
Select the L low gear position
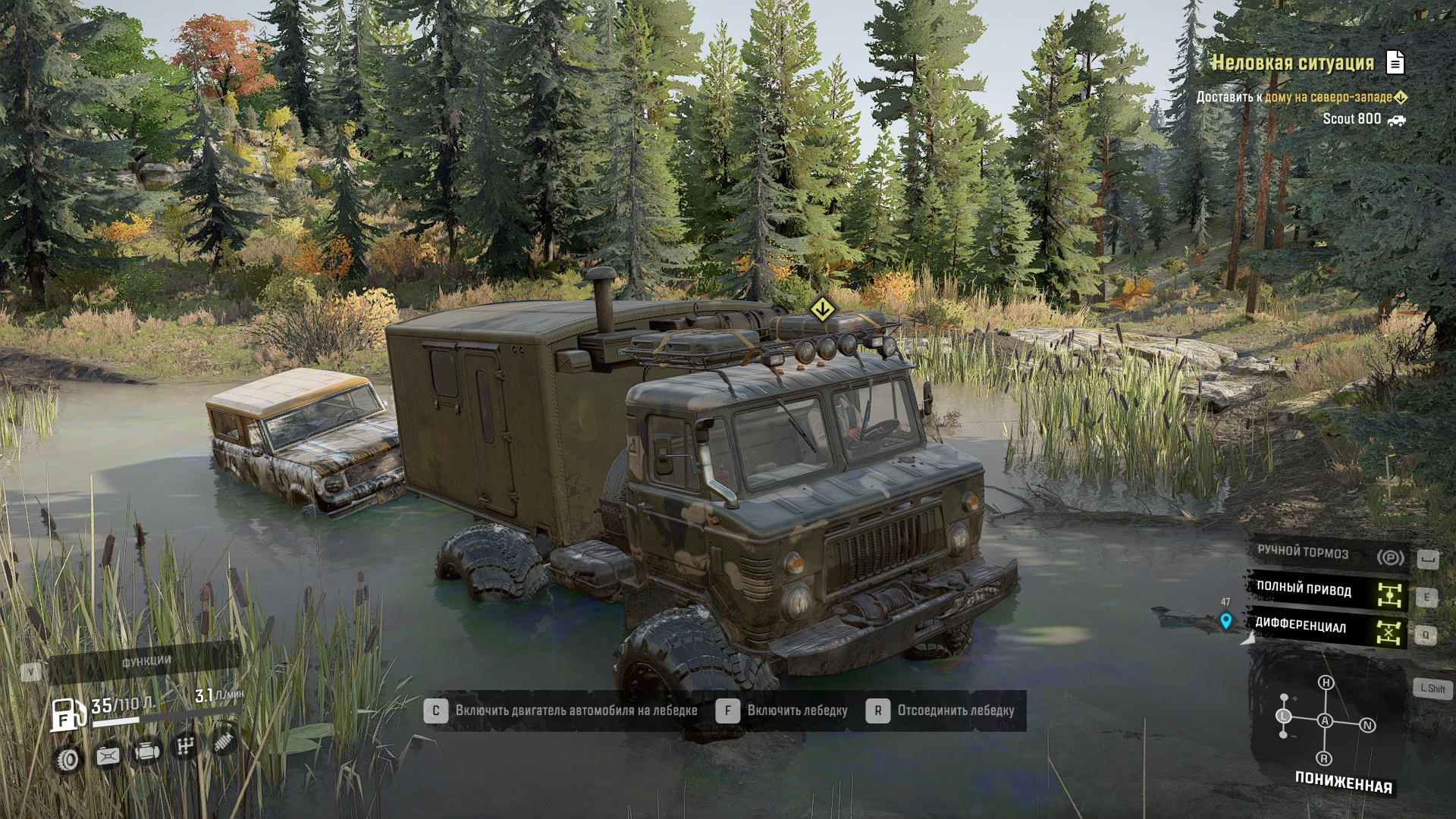1284,716
